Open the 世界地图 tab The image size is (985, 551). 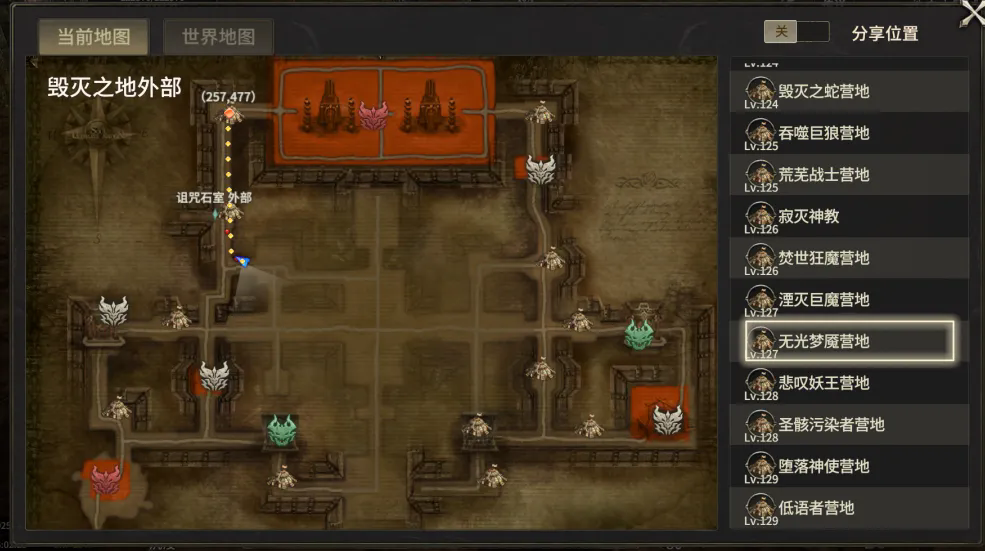coord(218,37)
